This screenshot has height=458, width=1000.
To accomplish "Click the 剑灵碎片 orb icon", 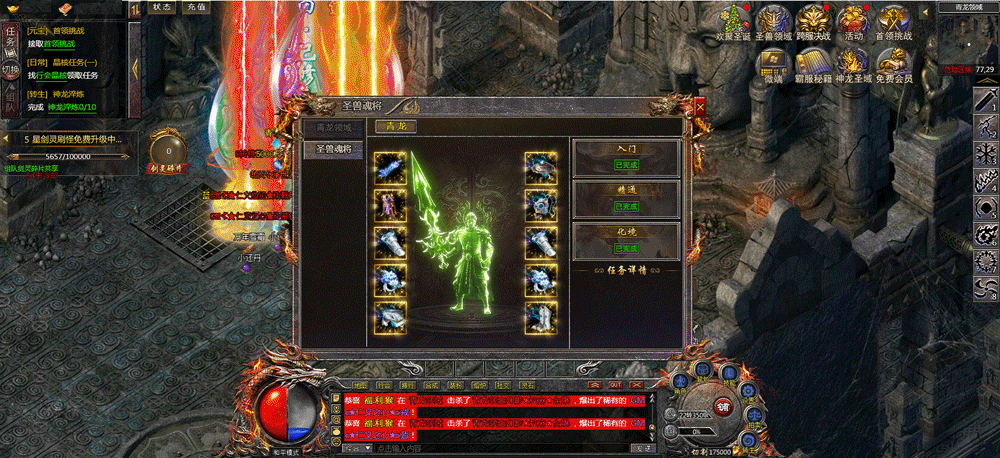I will pos(166,148).
